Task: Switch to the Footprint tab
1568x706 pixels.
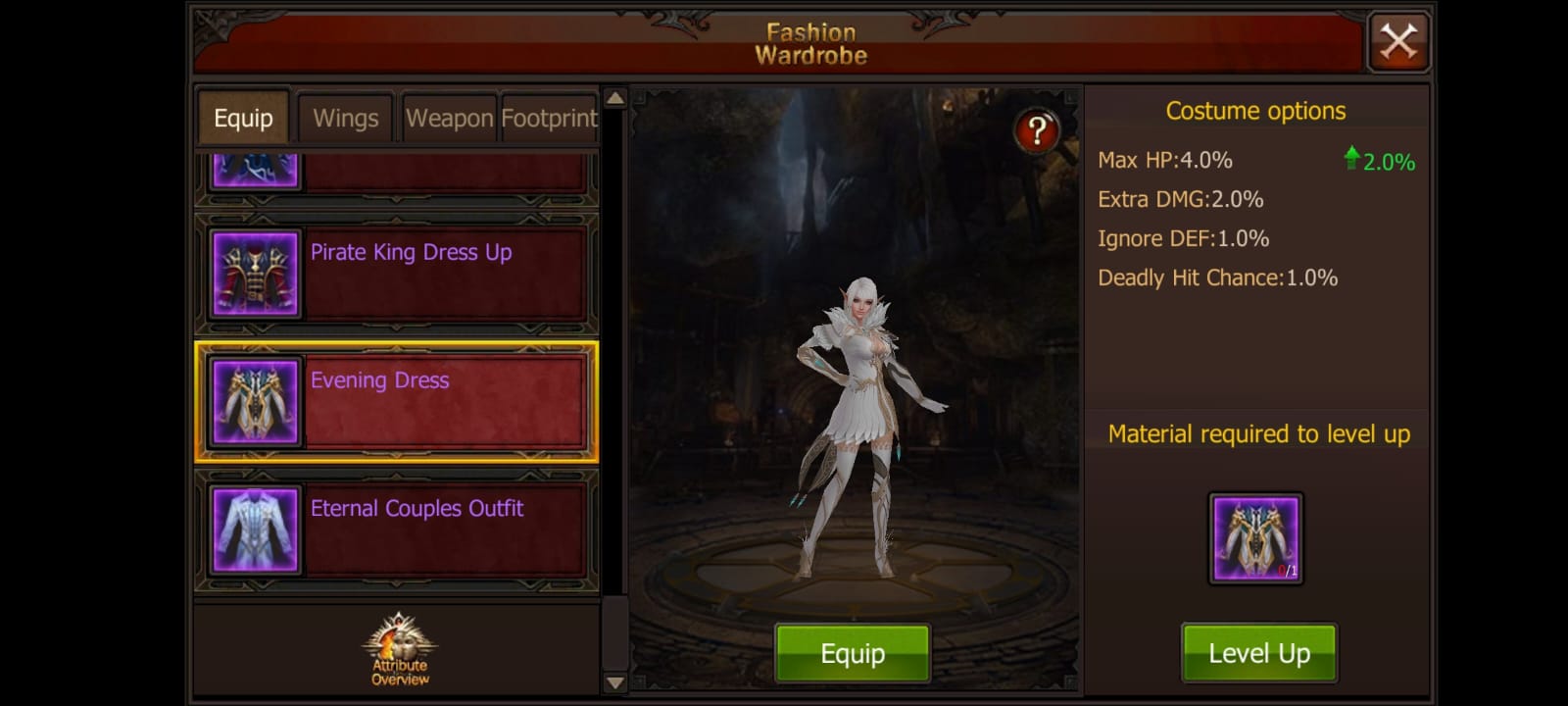Action: pos(548,118)
